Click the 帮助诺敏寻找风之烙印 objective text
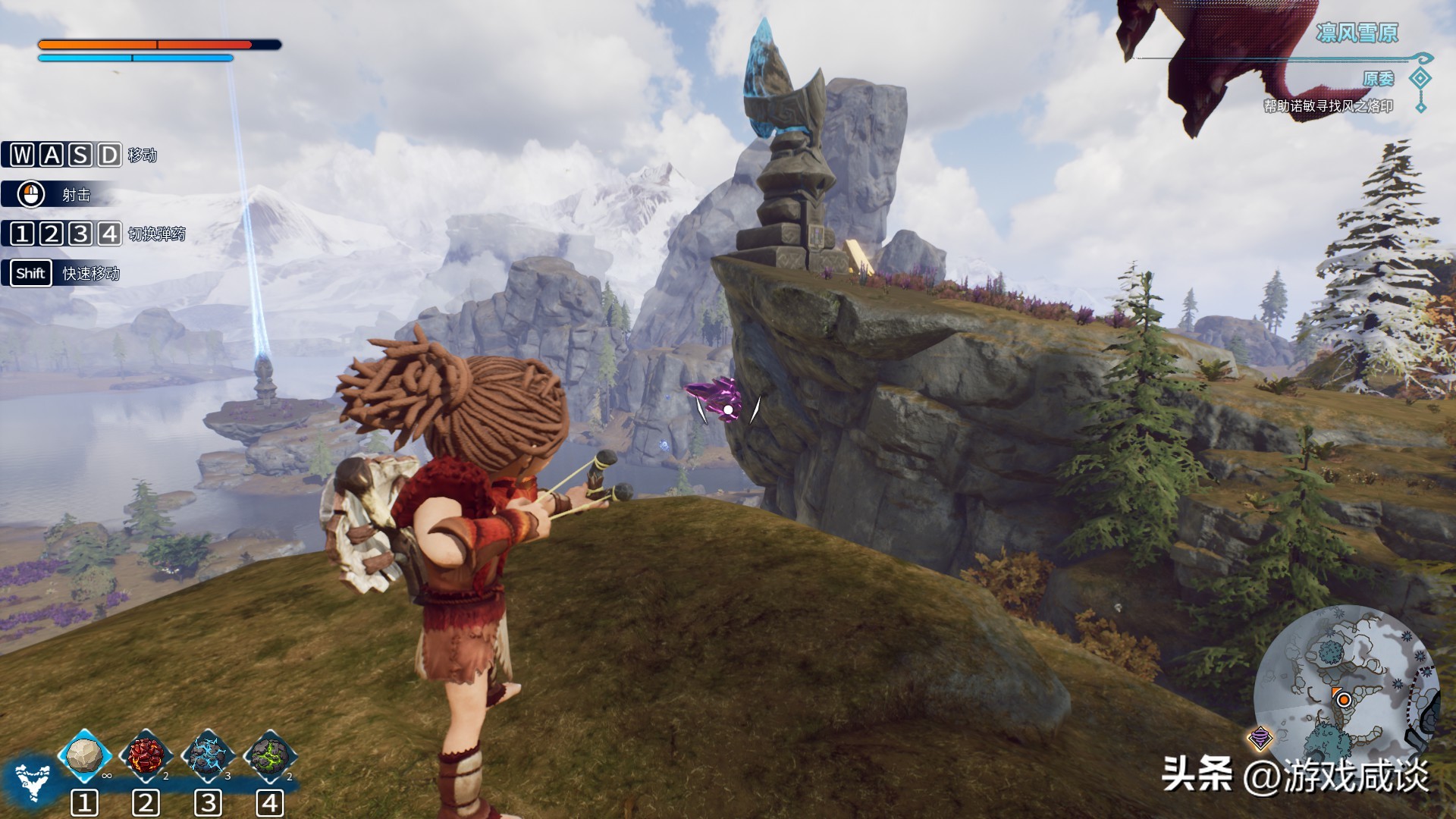 tap(1328, 106)
